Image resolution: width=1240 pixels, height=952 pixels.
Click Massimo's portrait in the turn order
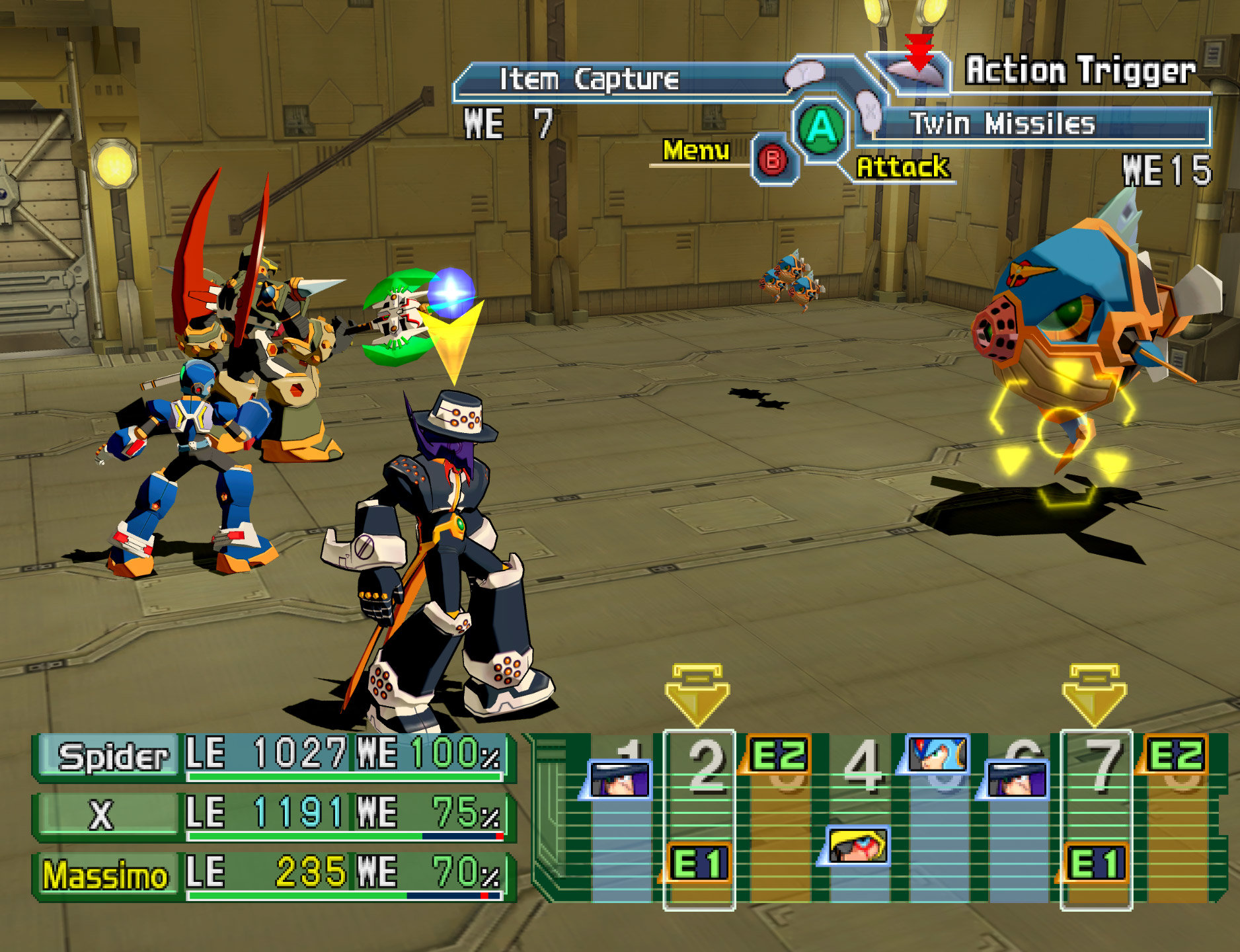(x=857, y=846)
